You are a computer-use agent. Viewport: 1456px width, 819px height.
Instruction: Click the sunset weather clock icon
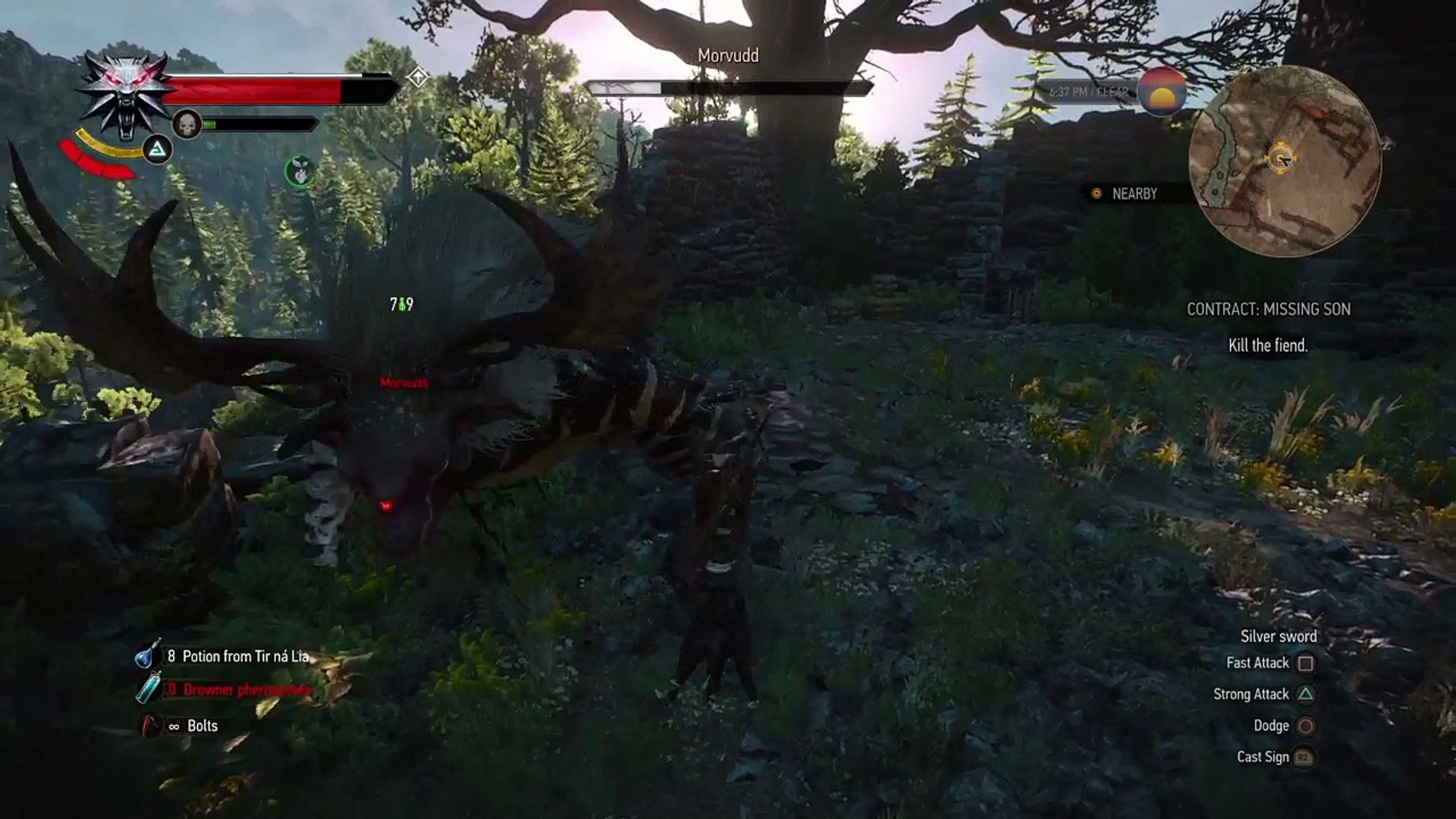click(1161, 93)
